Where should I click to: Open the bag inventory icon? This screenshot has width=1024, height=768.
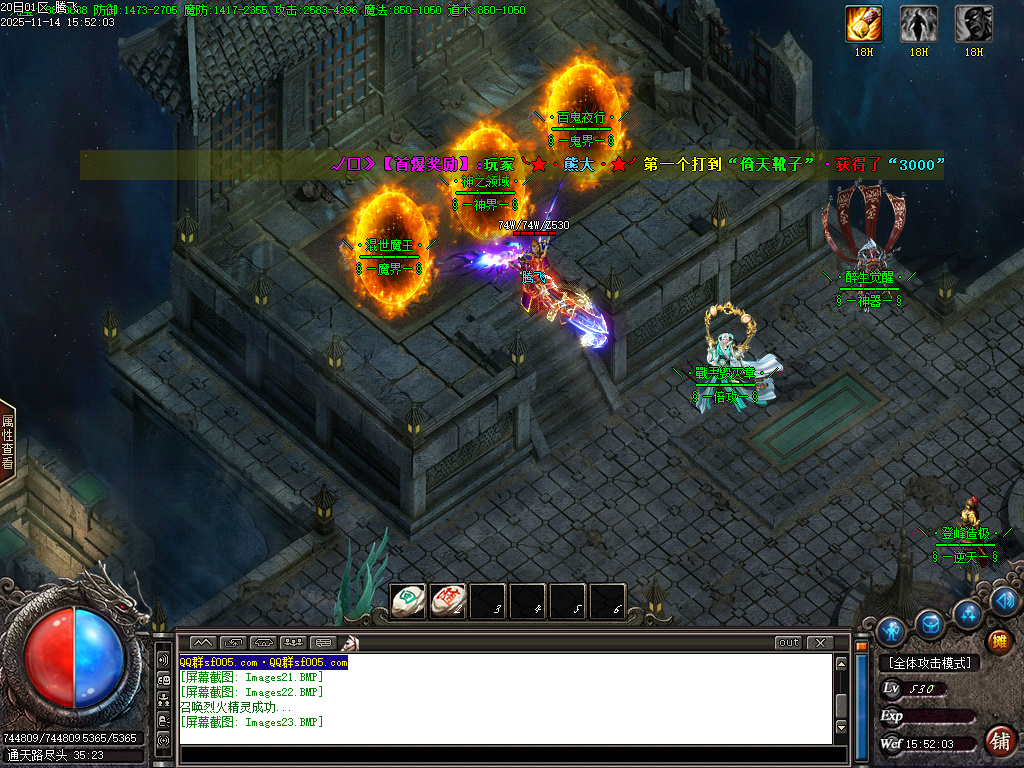point(930,623)
